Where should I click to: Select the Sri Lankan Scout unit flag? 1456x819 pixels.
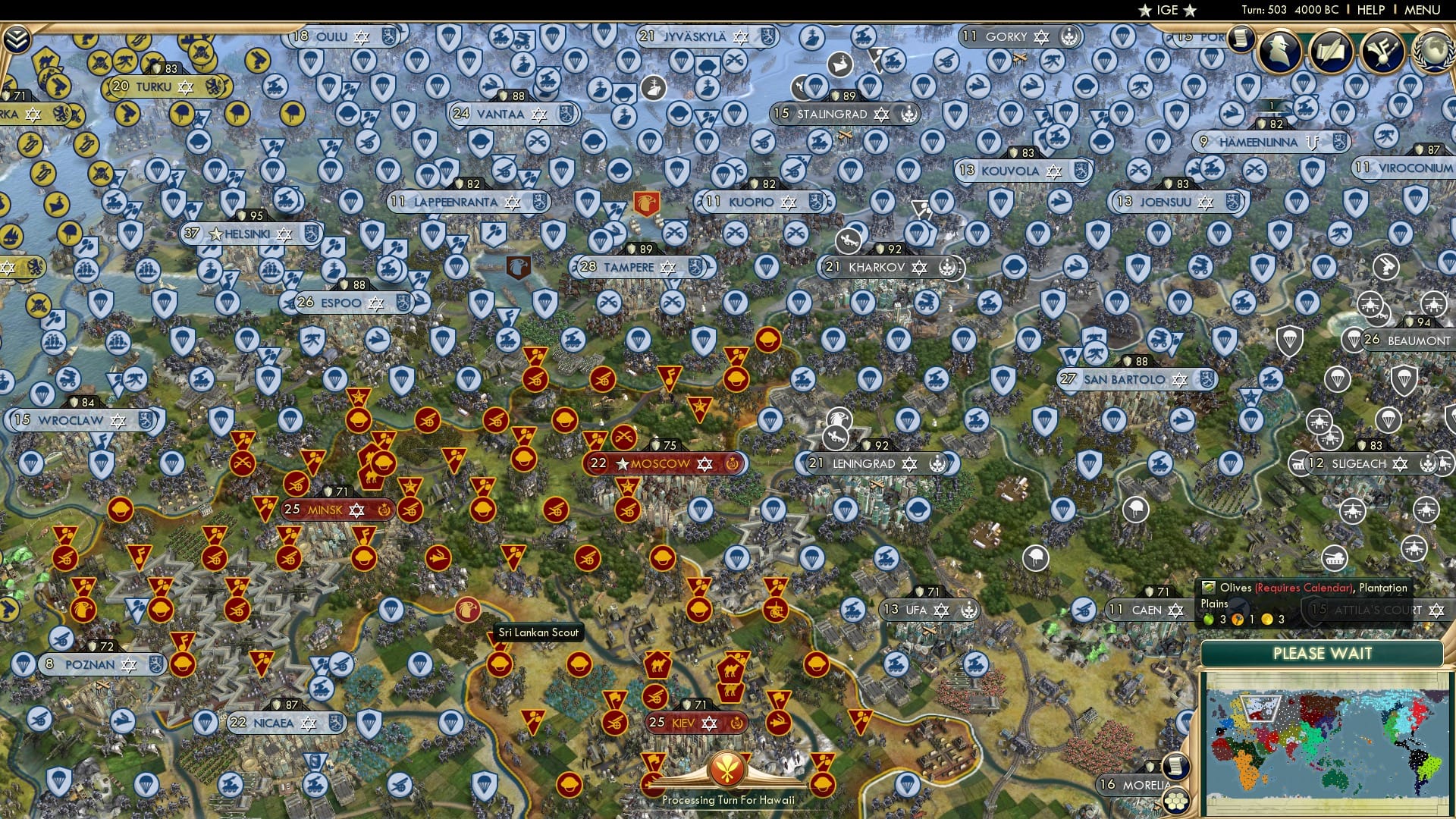click(x=467, y=610)
